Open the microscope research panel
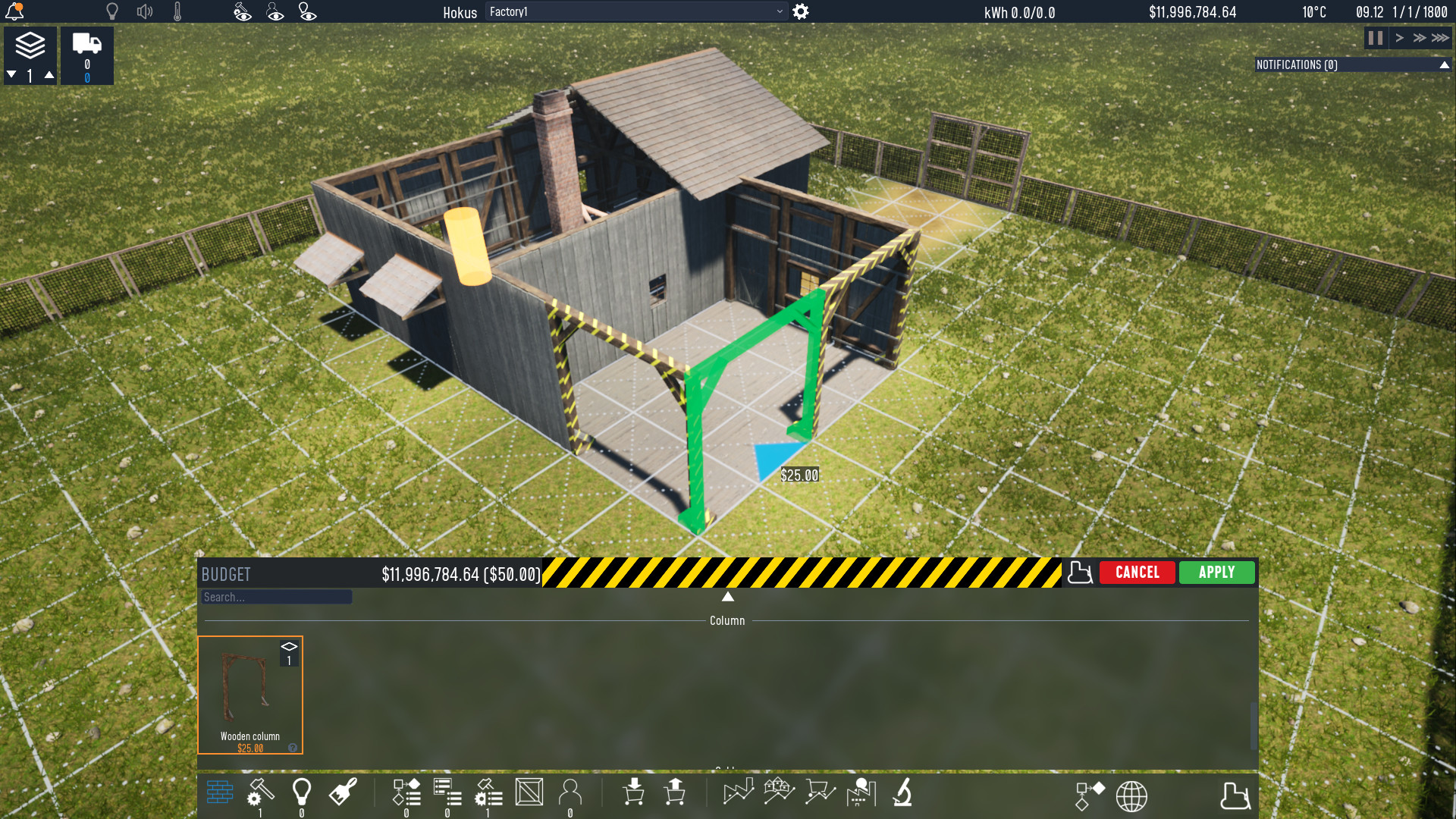 (x=902, y=792)
